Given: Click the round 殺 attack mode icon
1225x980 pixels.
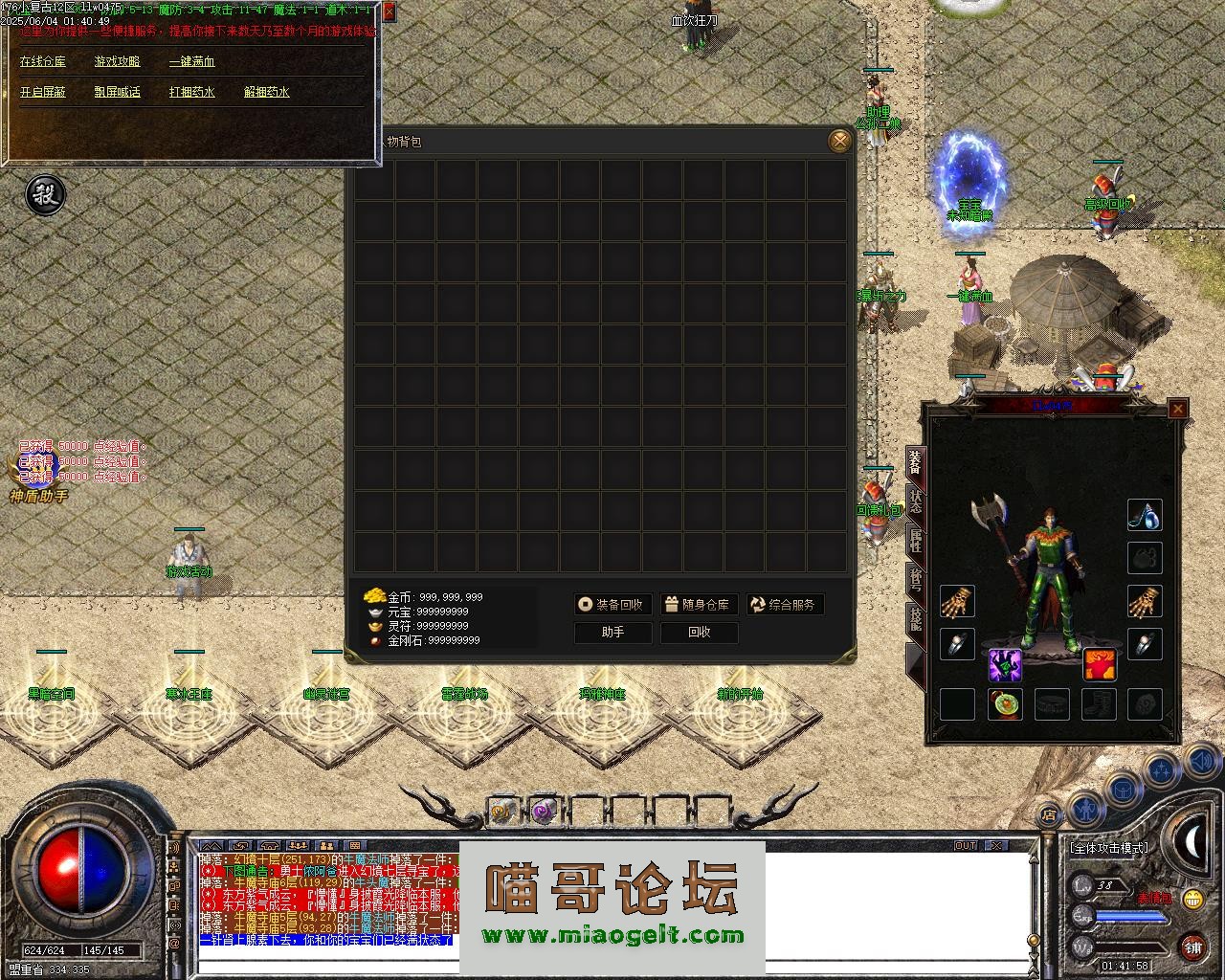Looking at the screenshot, I should click(44, 194).
